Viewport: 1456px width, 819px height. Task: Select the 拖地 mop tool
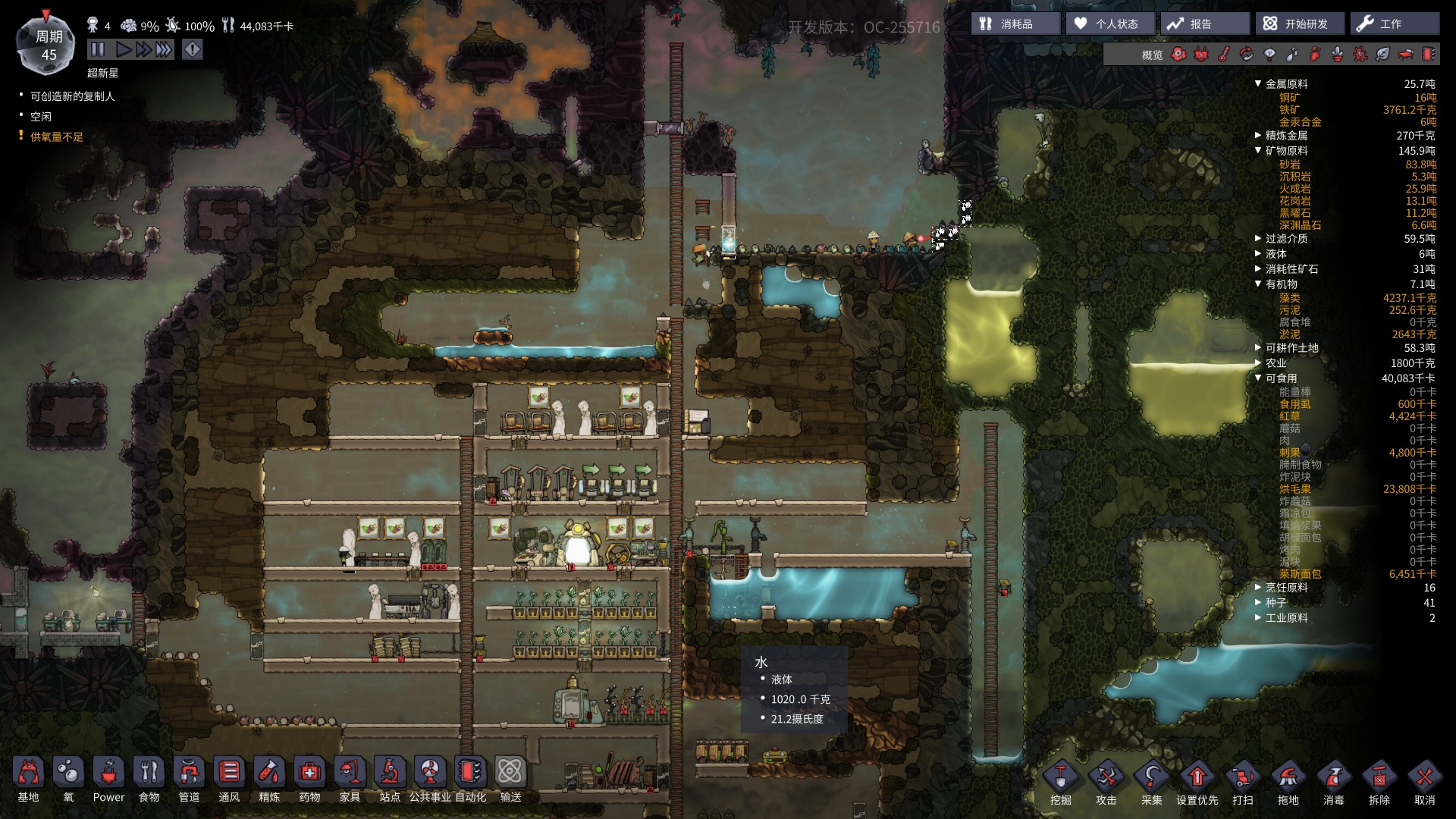coord(1288,783)
